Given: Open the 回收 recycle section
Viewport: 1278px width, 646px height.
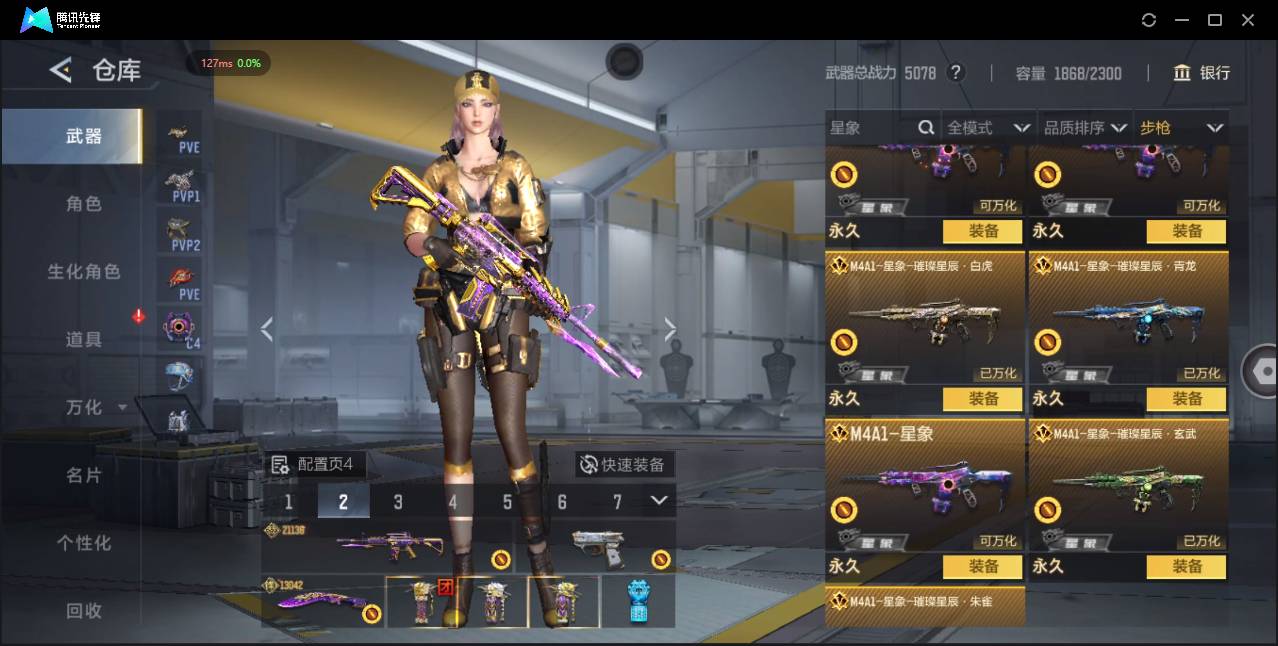Looking at the screenshot, I should click(83, 610).
